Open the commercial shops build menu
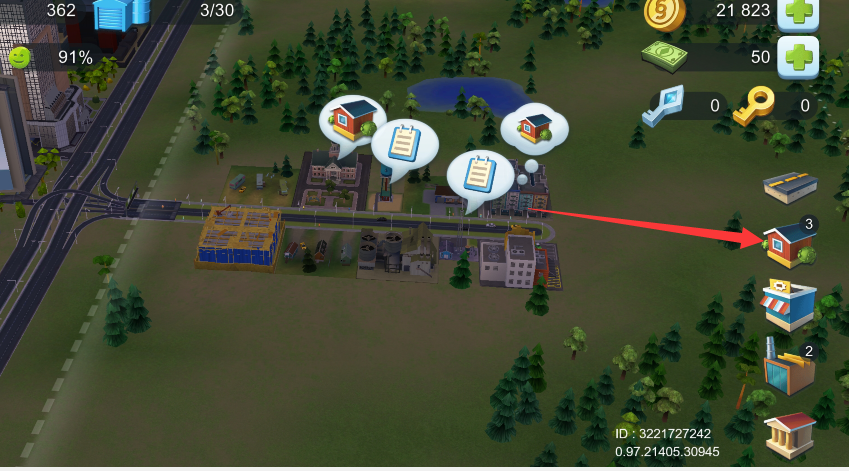Viewport: 849px width, 471px height. pyautogui.click(x=789, y=304)
